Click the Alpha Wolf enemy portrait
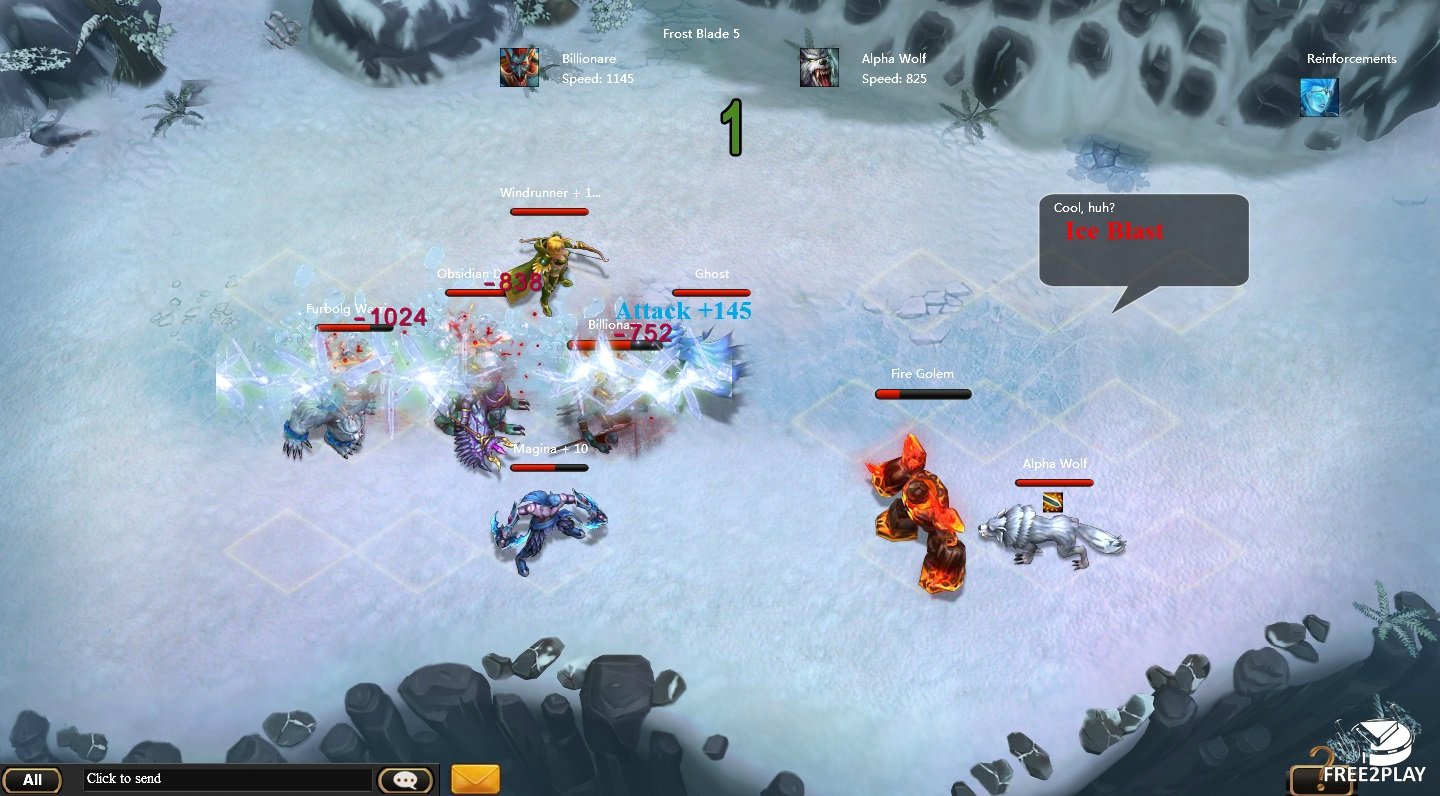 coord(819,68)
